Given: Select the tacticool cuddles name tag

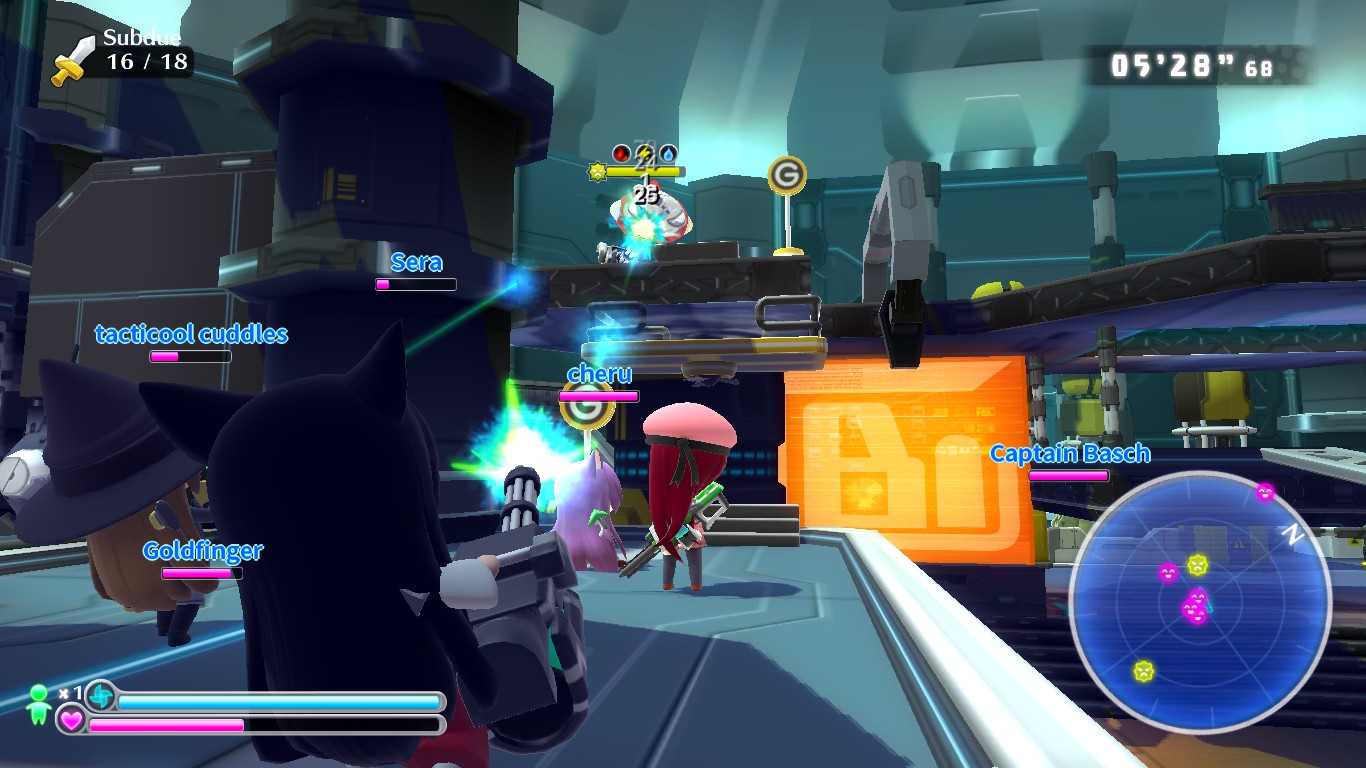Looking at the screenshot, I should coord(191,334).
